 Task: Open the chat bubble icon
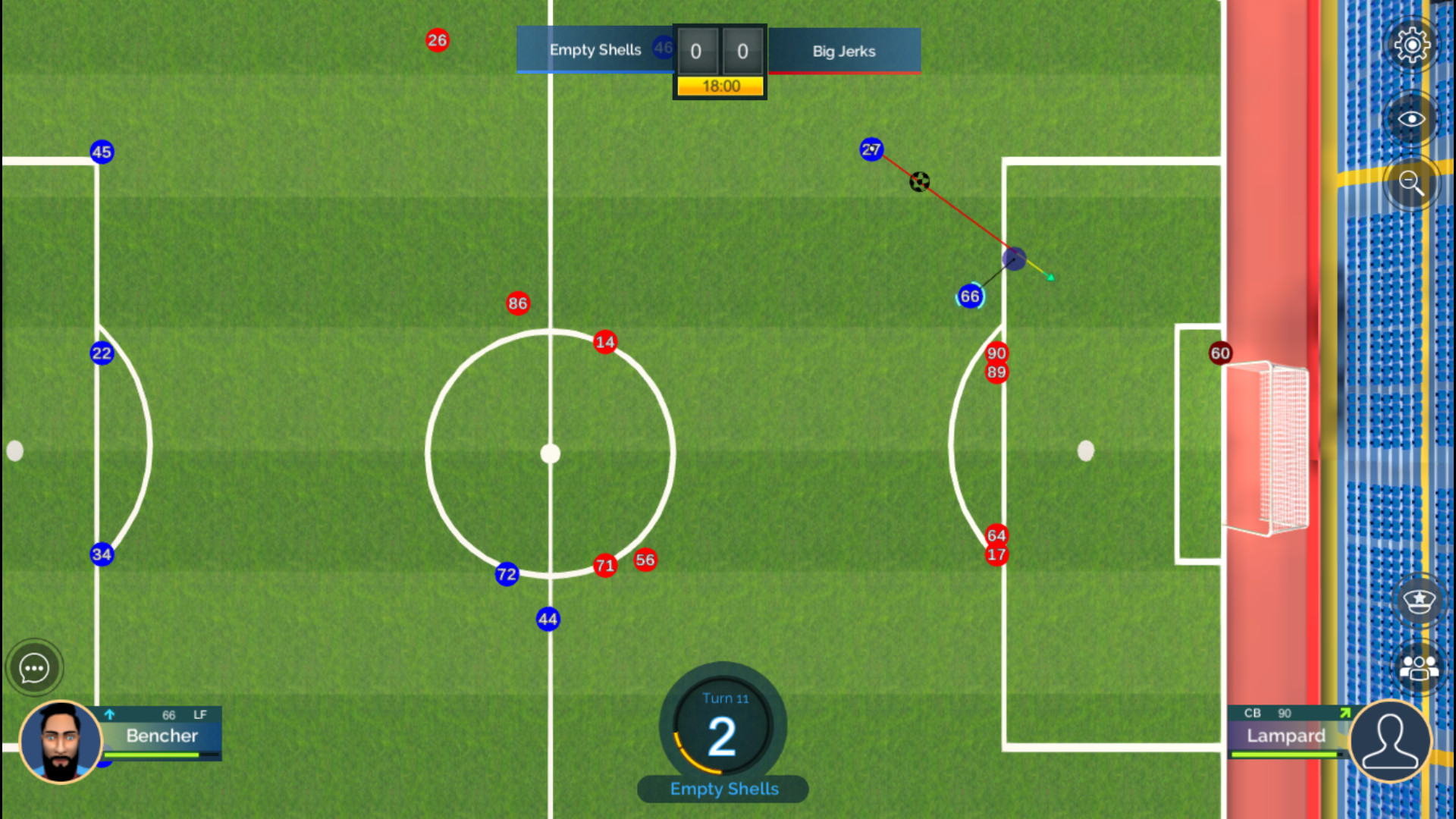(33, 667)
